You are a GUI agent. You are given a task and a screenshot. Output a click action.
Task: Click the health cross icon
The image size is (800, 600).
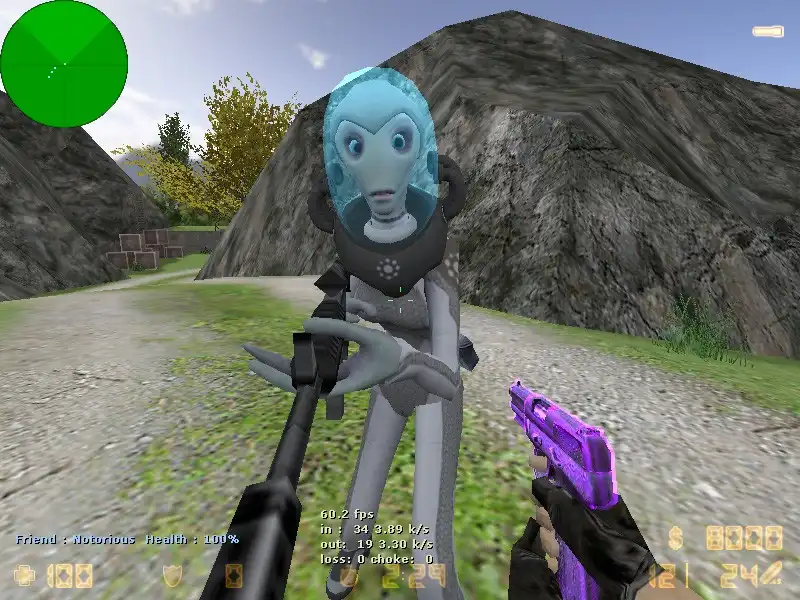click(24, 576)
